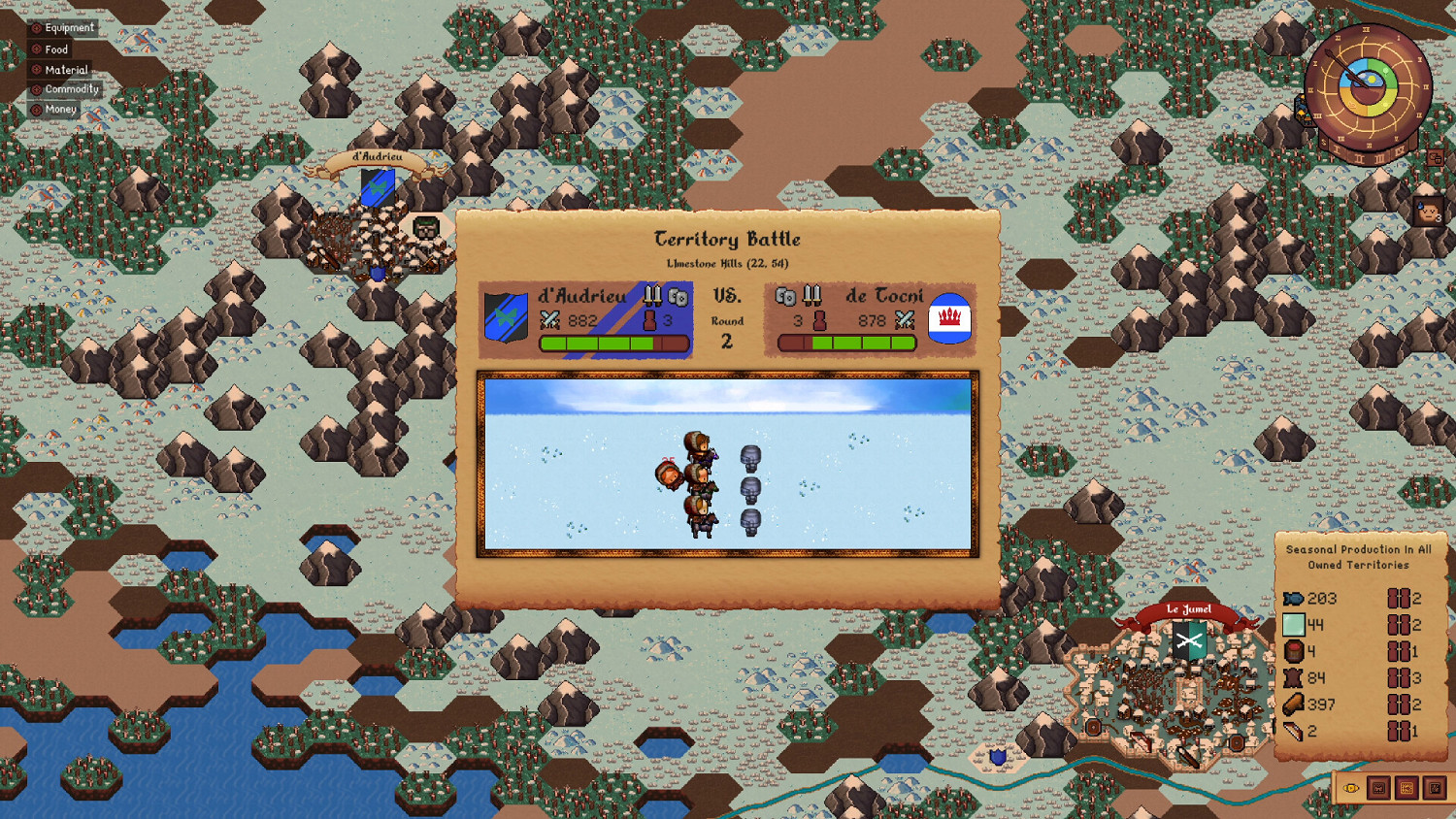This screenshot has height=819, width=1456.
Task: Select the de Tocni crown crest emblem
Action: click(950, 317)
